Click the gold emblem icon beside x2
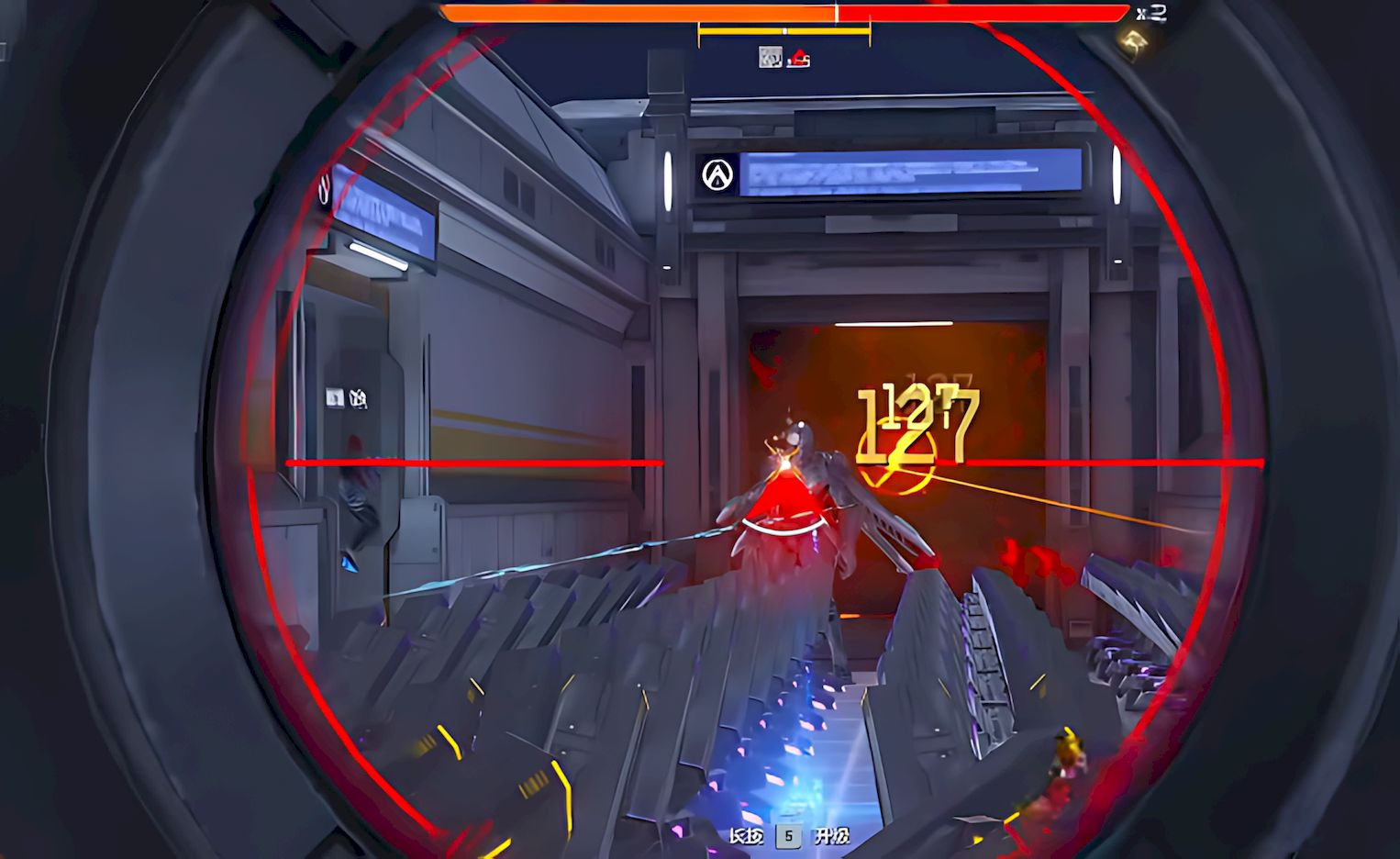1400x859 pixels. pyautogui.click(x=1135, y=41)
